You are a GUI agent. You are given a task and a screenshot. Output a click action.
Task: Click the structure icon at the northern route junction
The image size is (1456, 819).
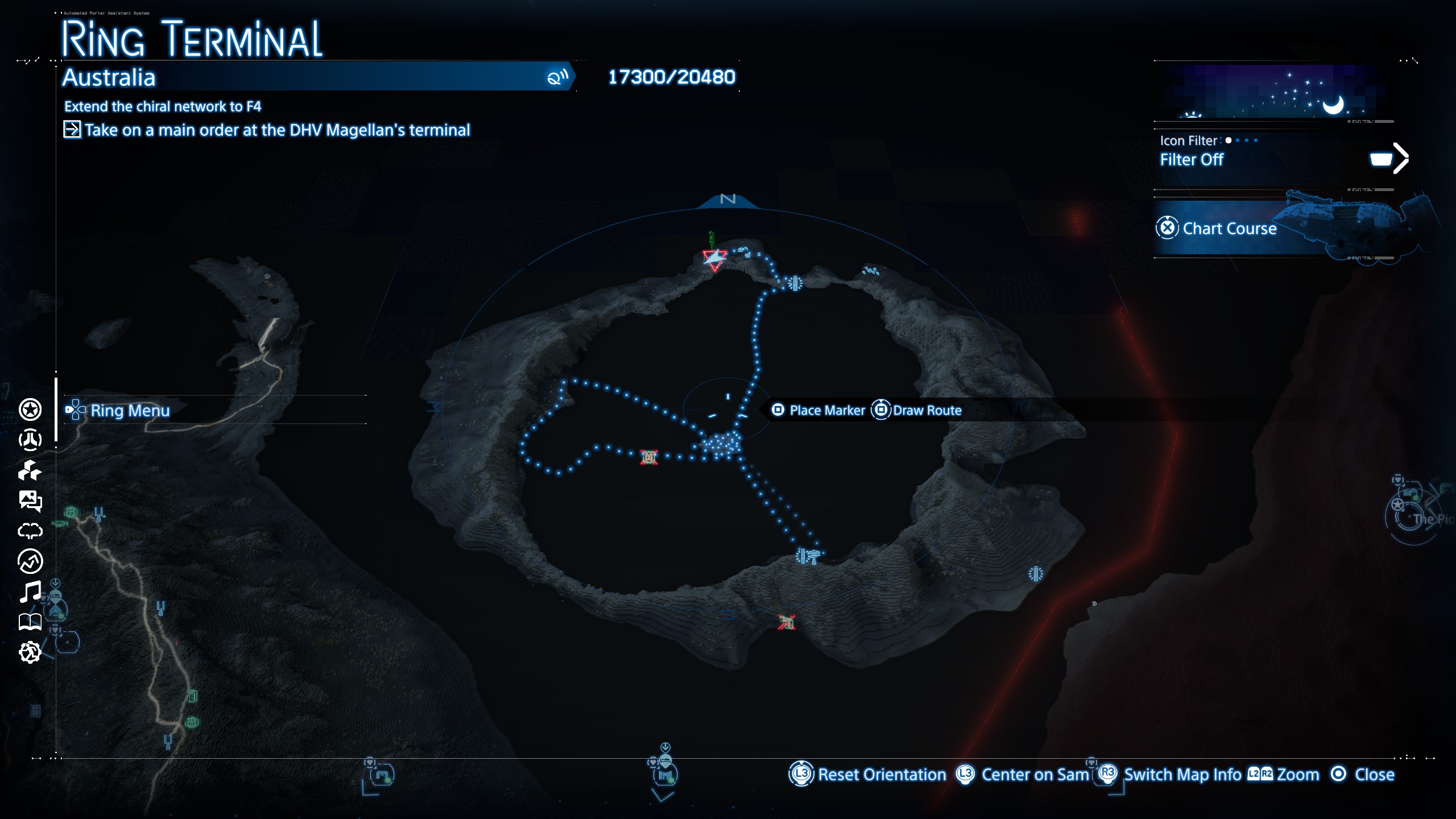795,283
